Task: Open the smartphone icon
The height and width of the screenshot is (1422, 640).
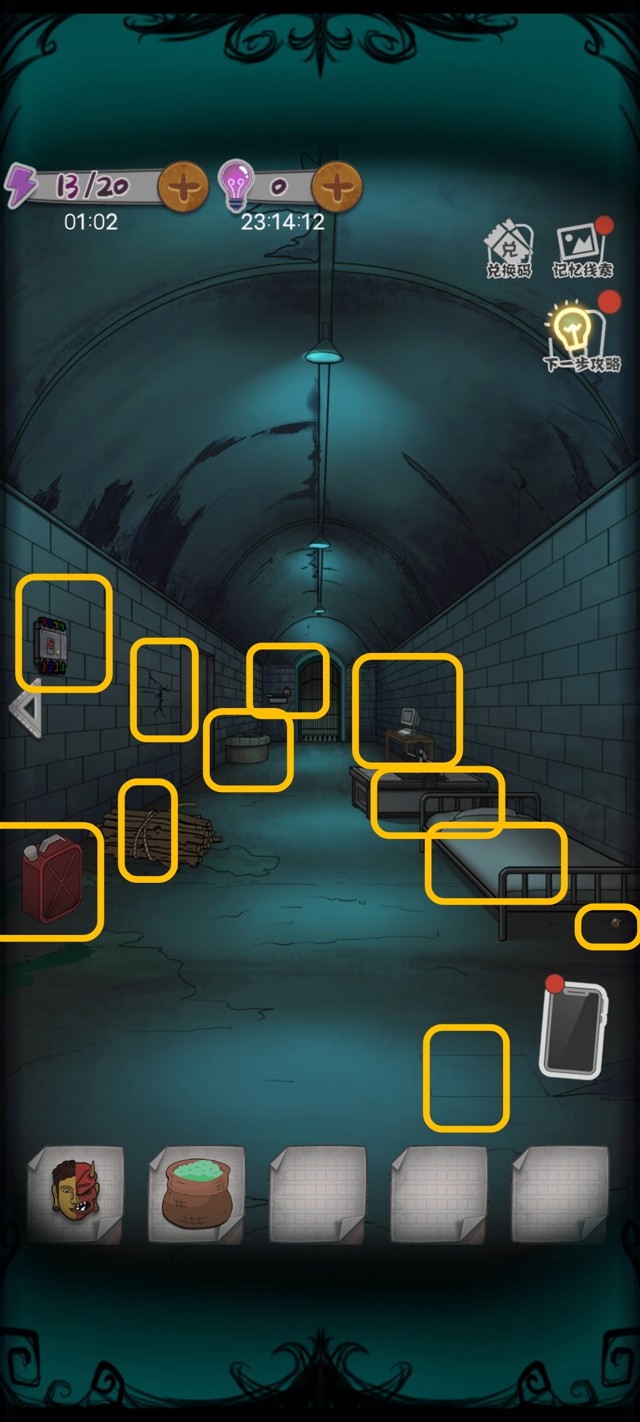Action: click(573, 1028)
